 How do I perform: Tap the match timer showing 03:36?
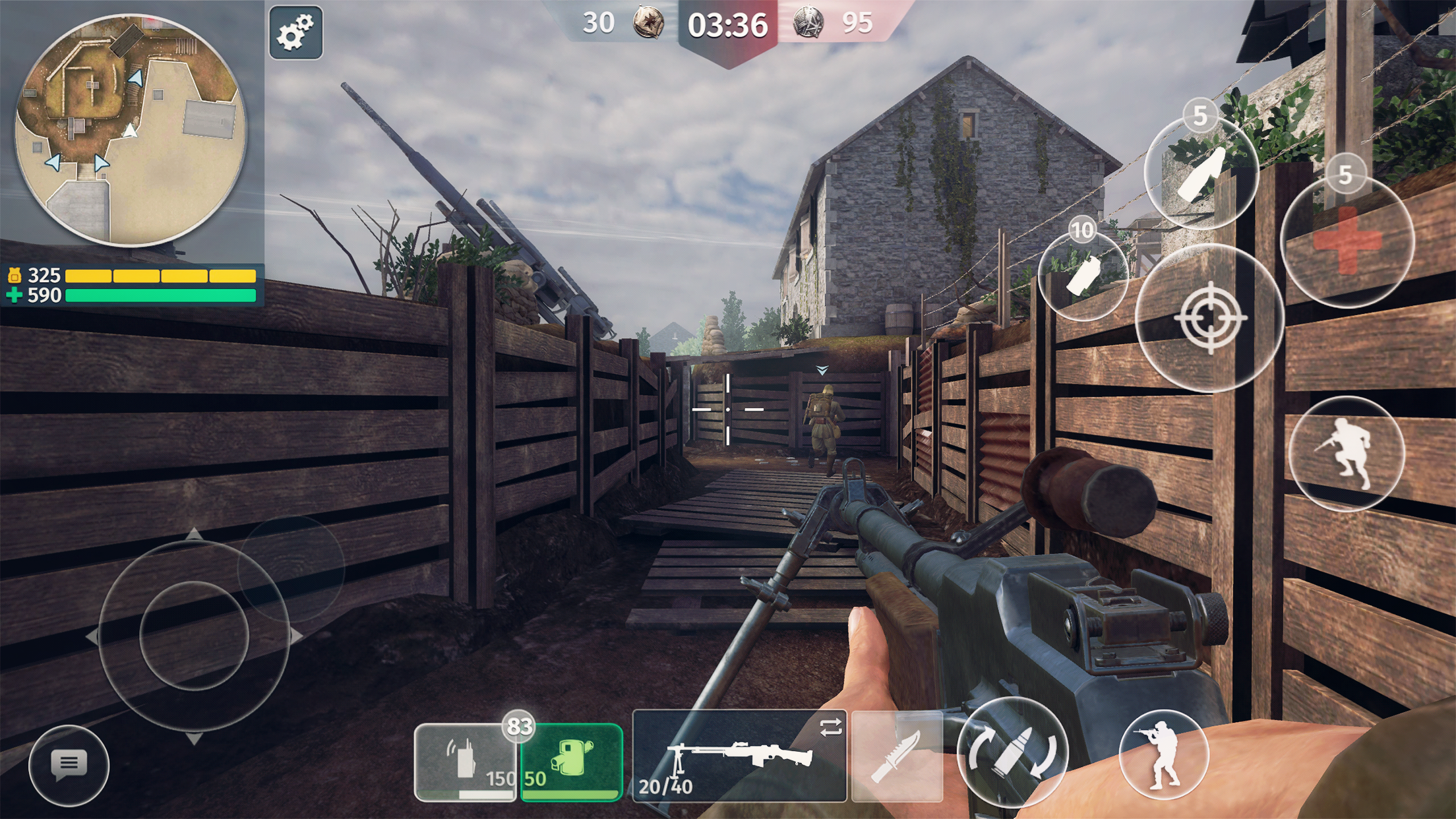point(728,23)
